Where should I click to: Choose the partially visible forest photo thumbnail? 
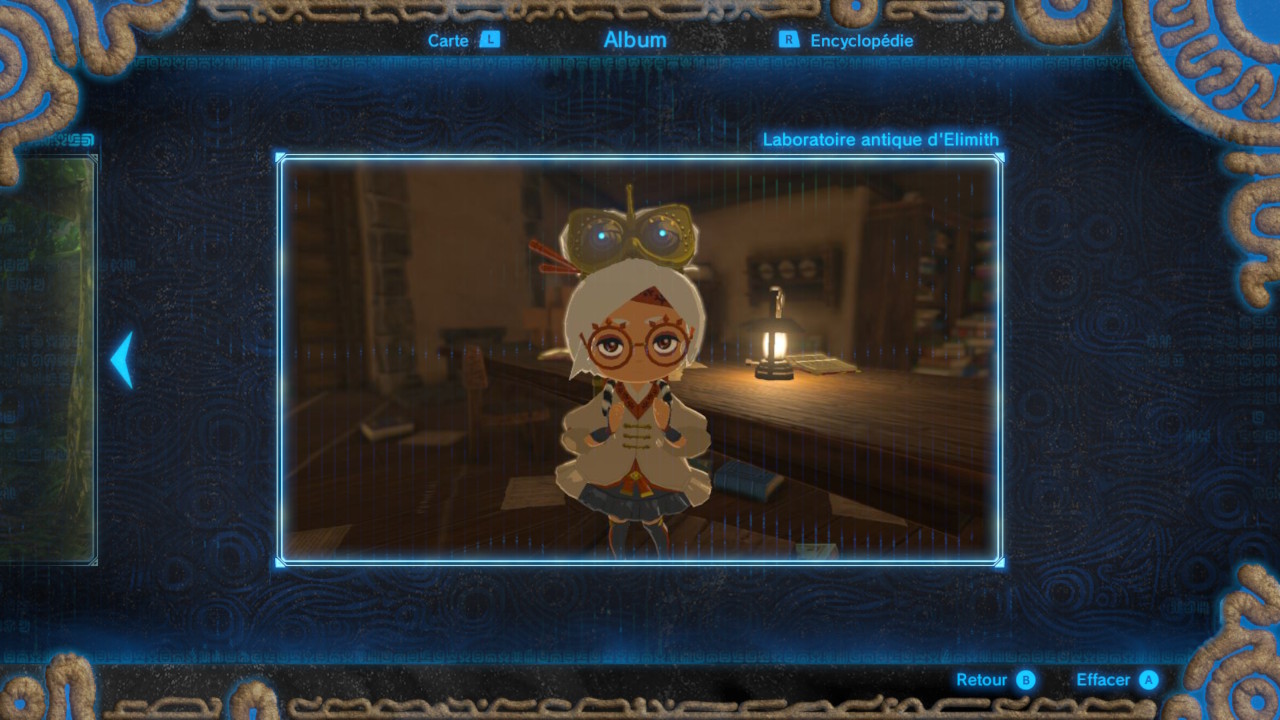tap(48, 360)
